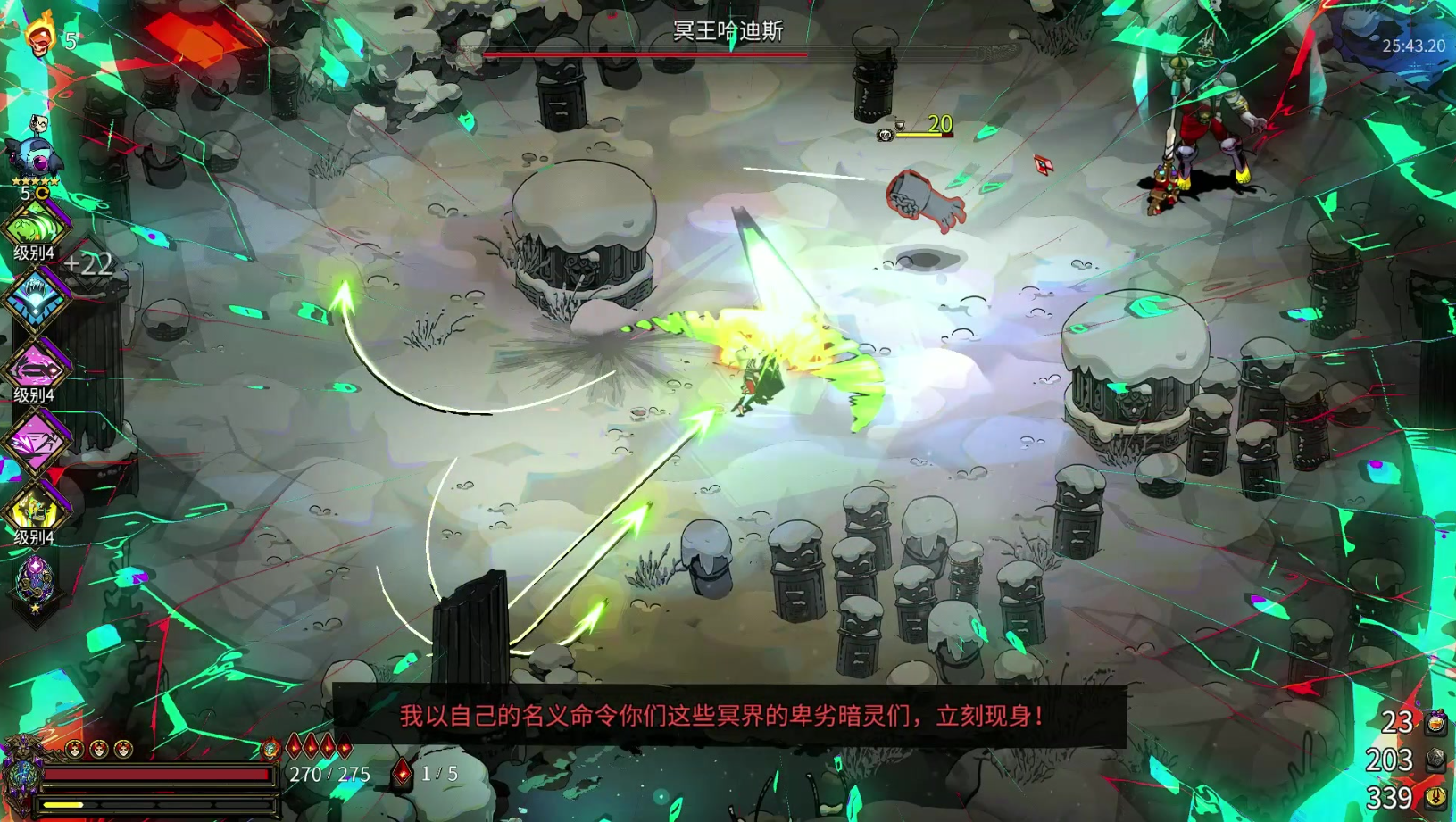Select the green slash boon icon

pos(36,225)
